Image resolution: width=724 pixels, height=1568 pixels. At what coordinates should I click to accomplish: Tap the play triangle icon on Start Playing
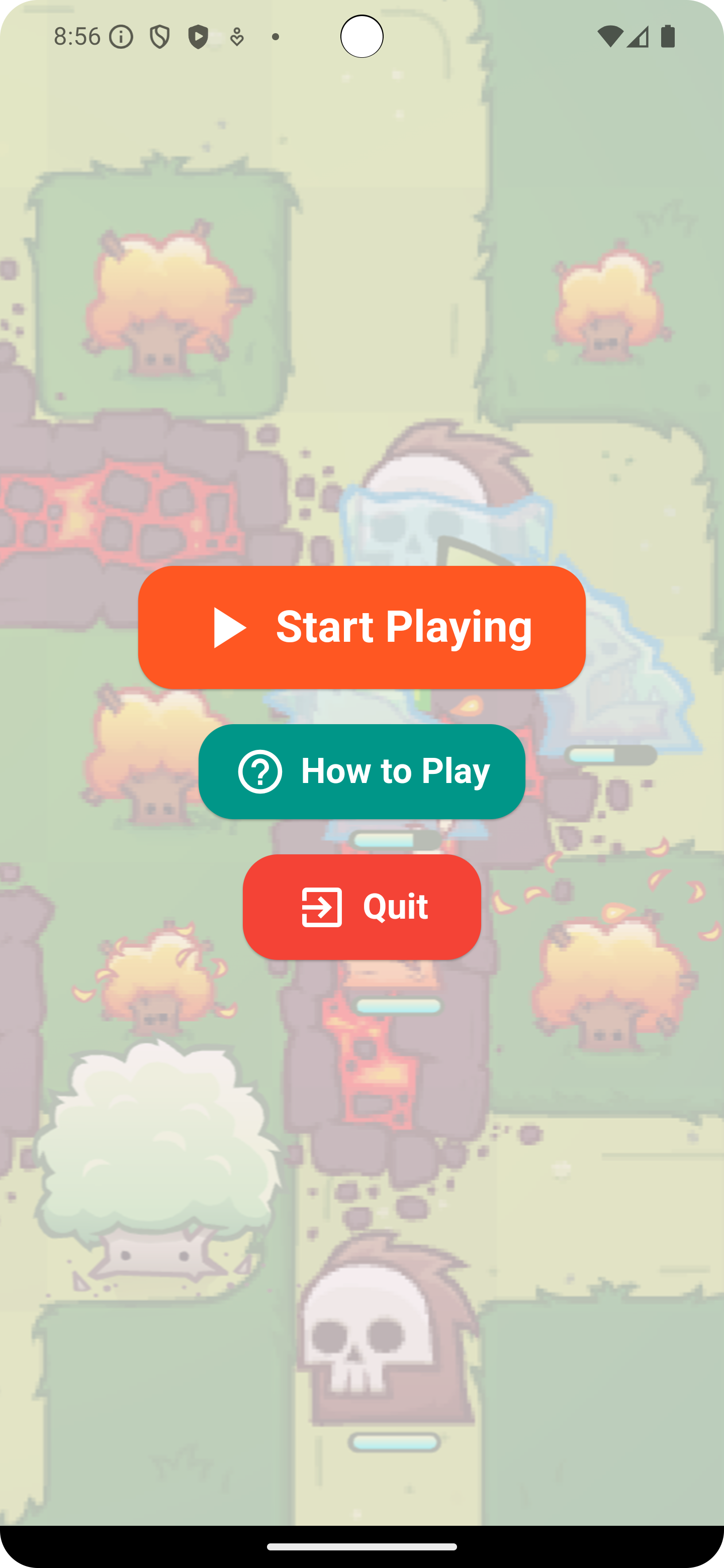(x=229, y=627)
